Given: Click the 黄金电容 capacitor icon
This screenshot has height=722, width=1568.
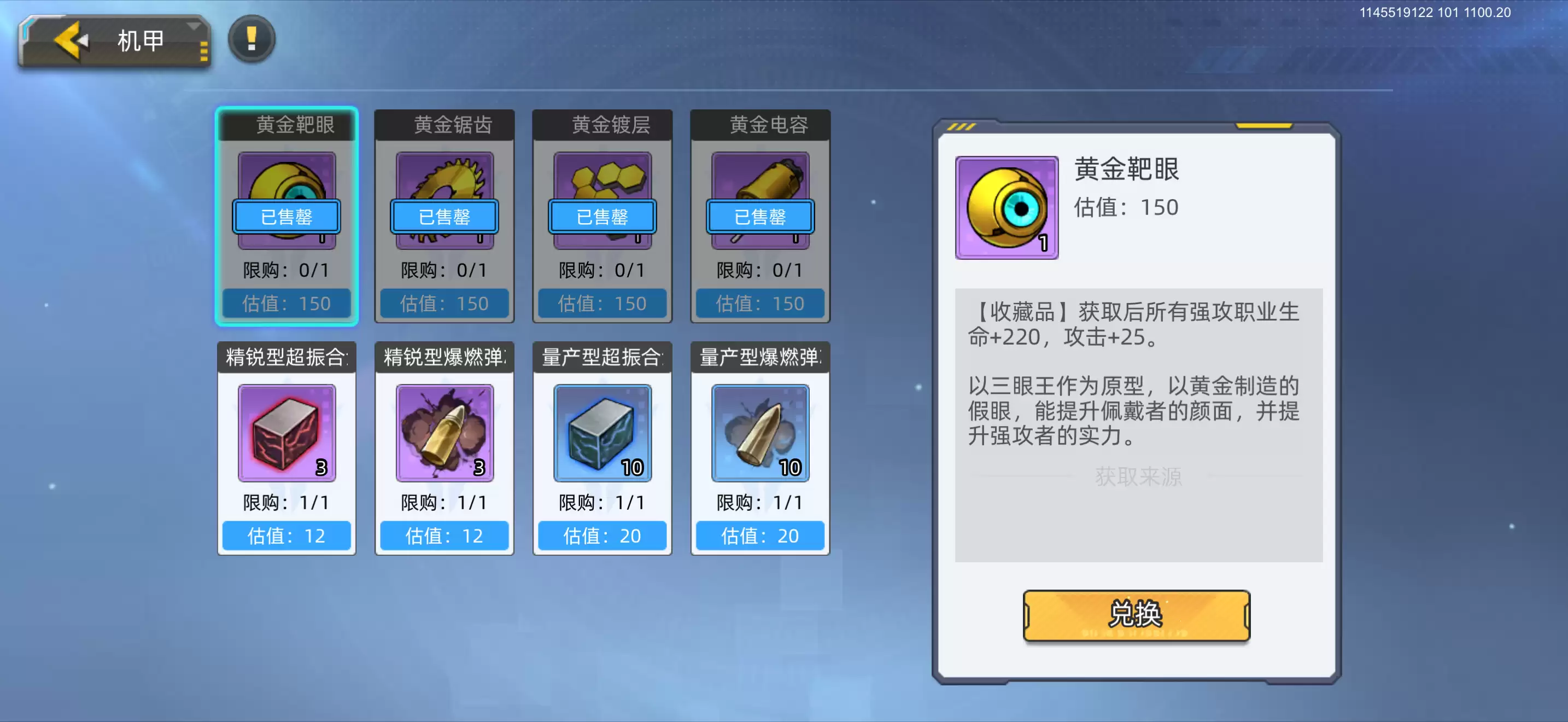Looking at the screenshot, I should pos(759,201).
